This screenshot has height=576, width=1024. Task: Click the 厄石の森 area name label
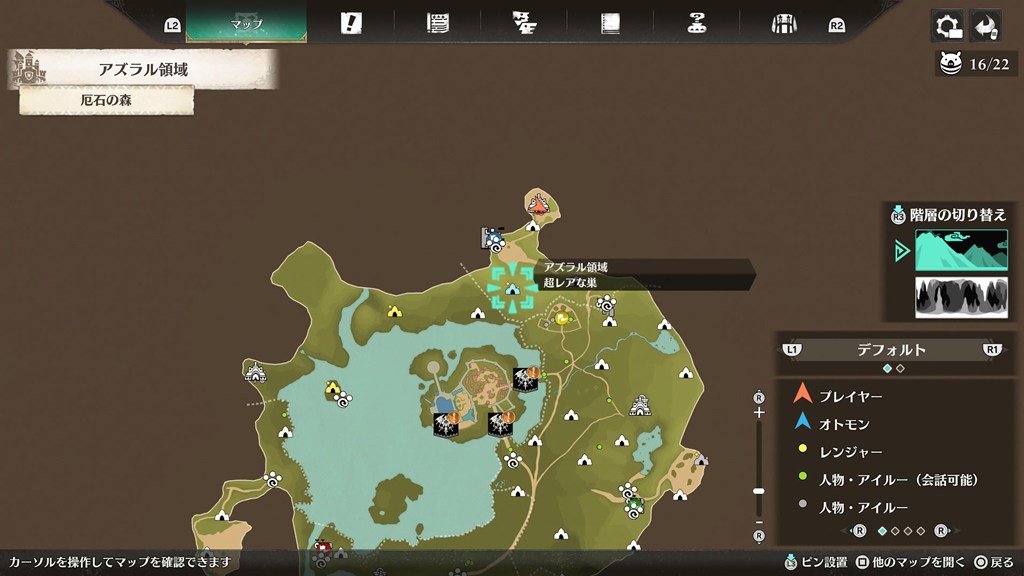[x=107, y=100]
